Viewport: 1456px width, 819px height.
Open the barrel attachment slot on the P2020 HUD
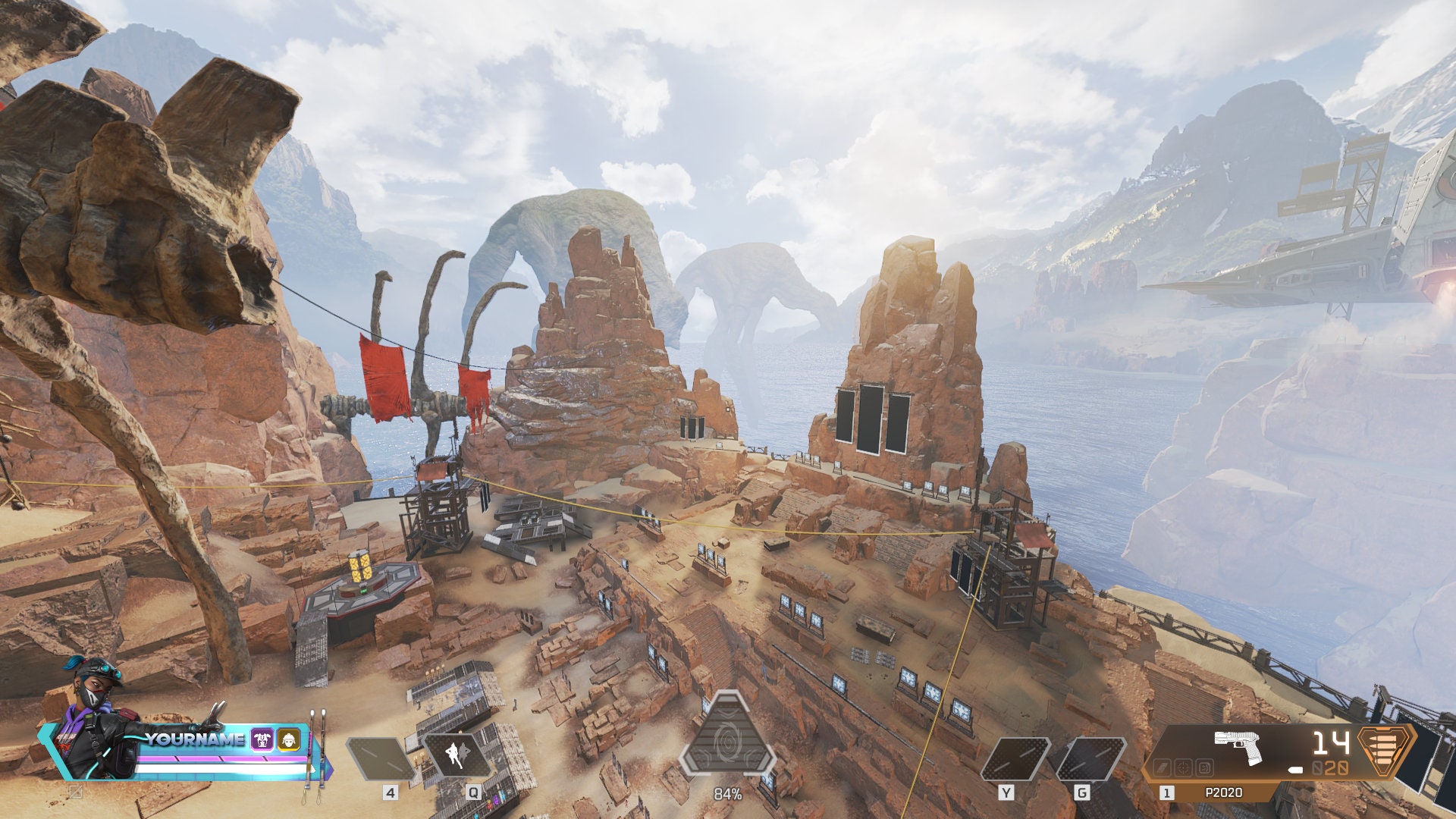click(1163, 767)
